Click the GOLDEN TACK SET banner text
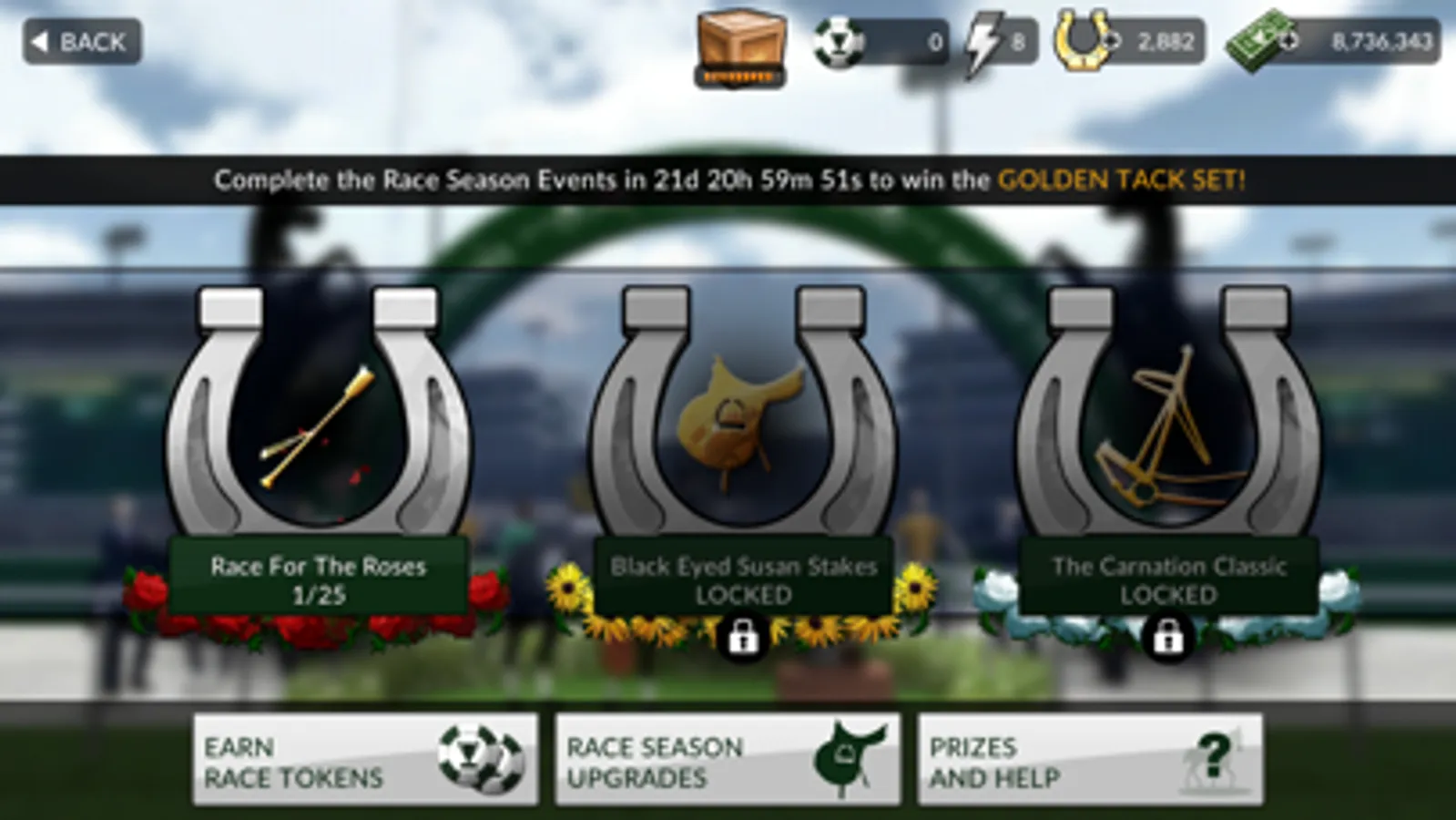The height and width of the screenshot is (820, 1456). (x=1121, y=180)
